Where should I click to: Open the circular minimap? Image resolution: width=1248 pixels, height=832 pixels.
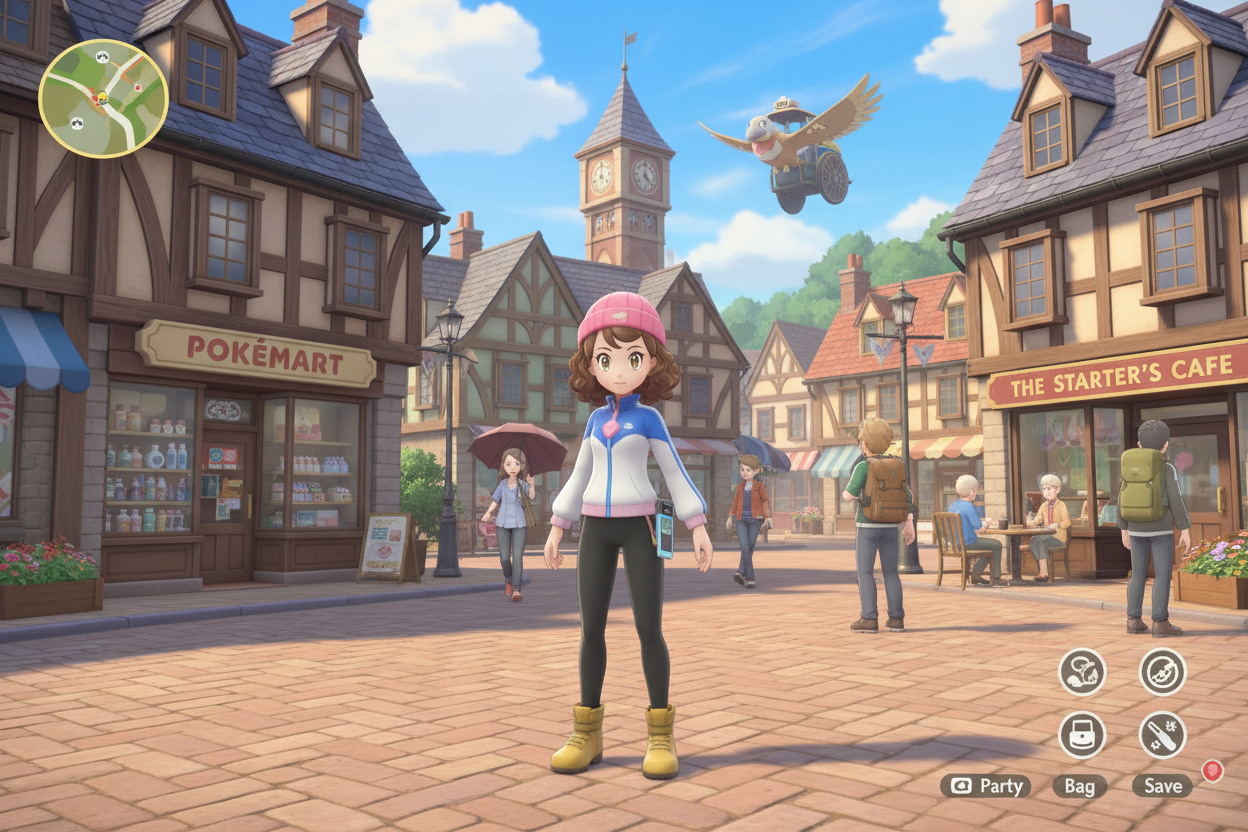103,98
